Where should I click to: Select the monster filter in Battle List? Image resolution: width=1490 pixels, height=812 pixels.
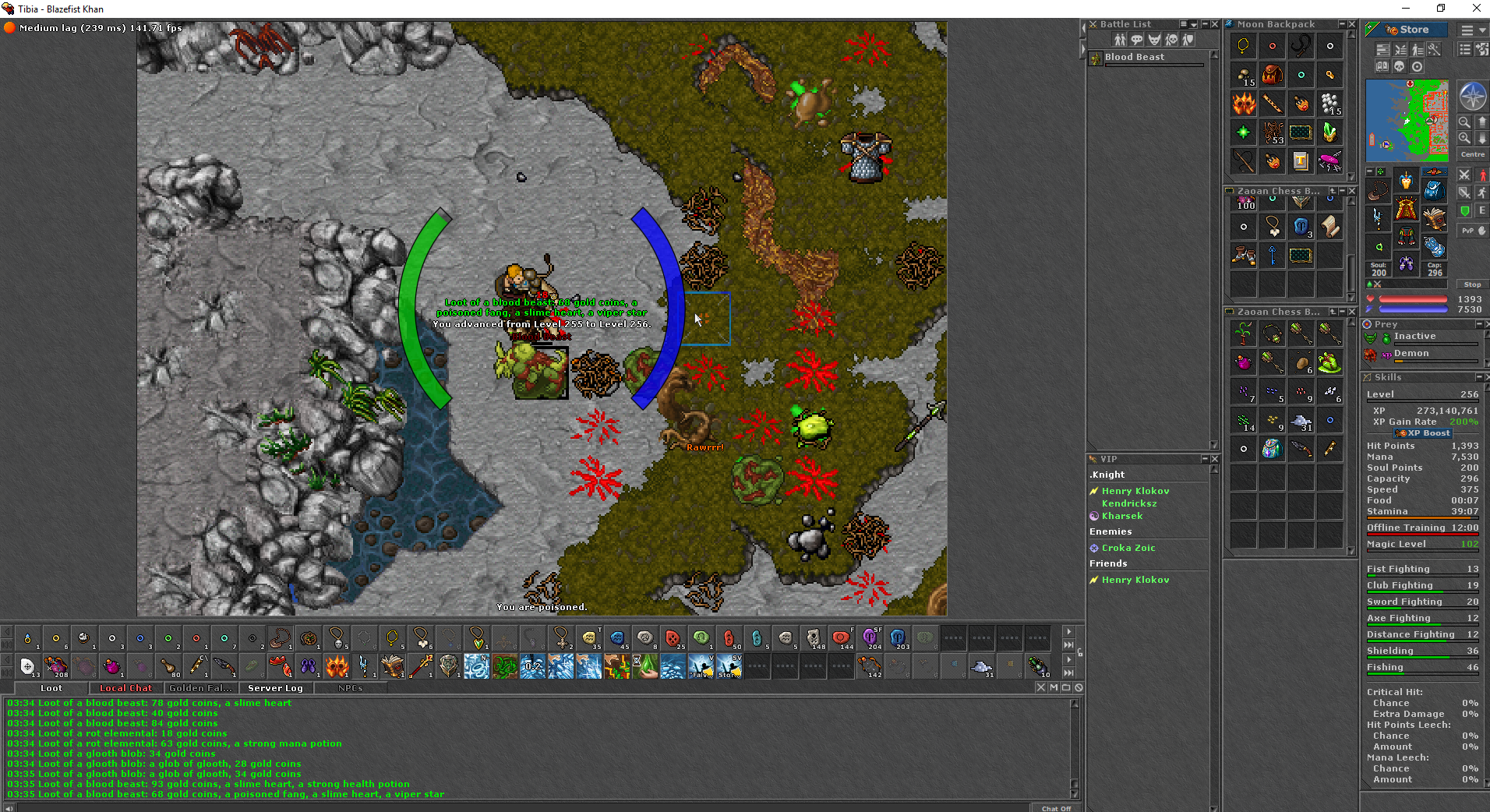1154,39
